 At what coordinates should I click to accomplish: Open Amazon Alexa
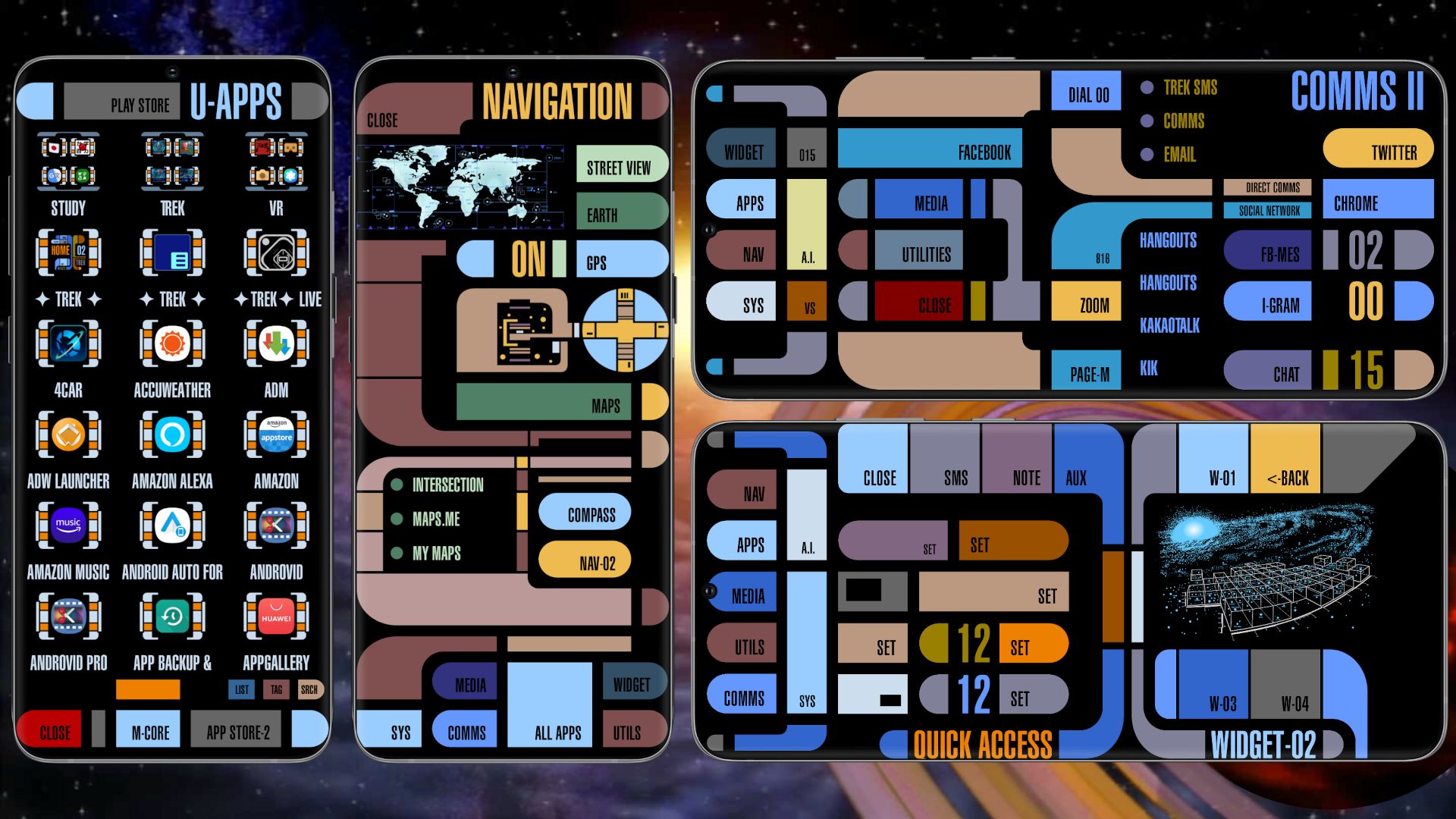(x=172, y=435)
